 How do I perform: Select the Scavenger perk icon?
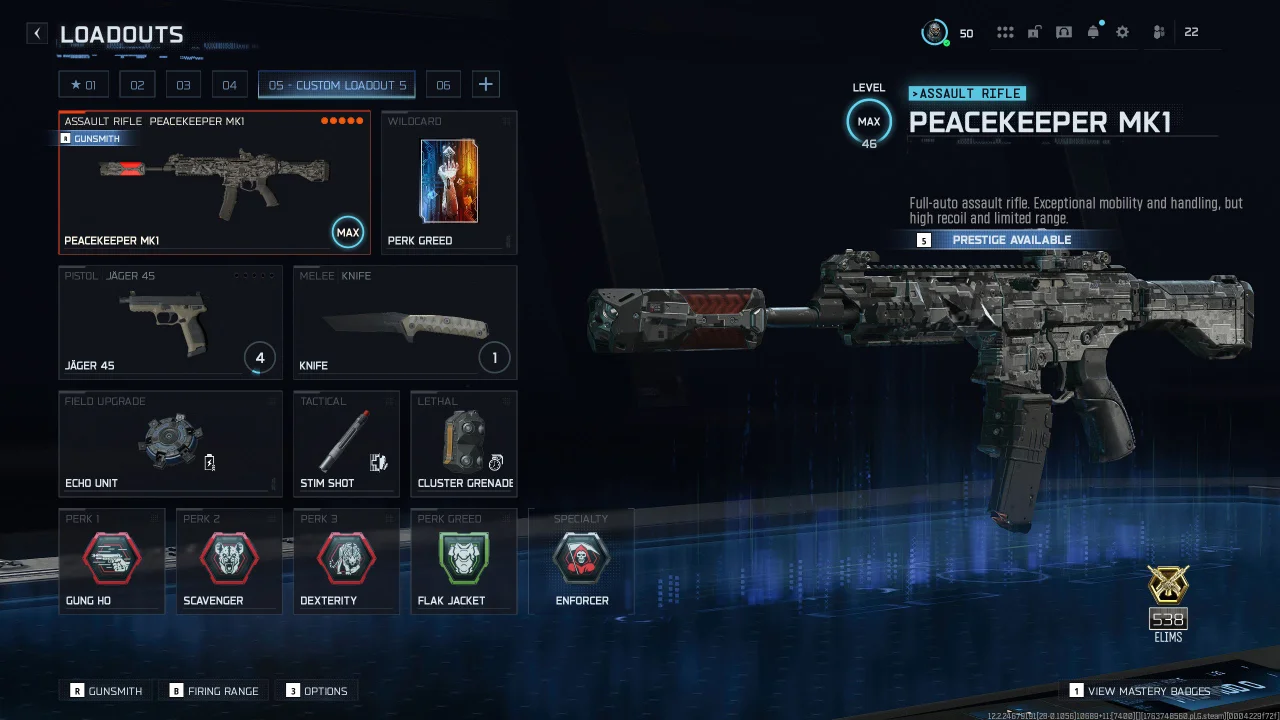[229, 560]
